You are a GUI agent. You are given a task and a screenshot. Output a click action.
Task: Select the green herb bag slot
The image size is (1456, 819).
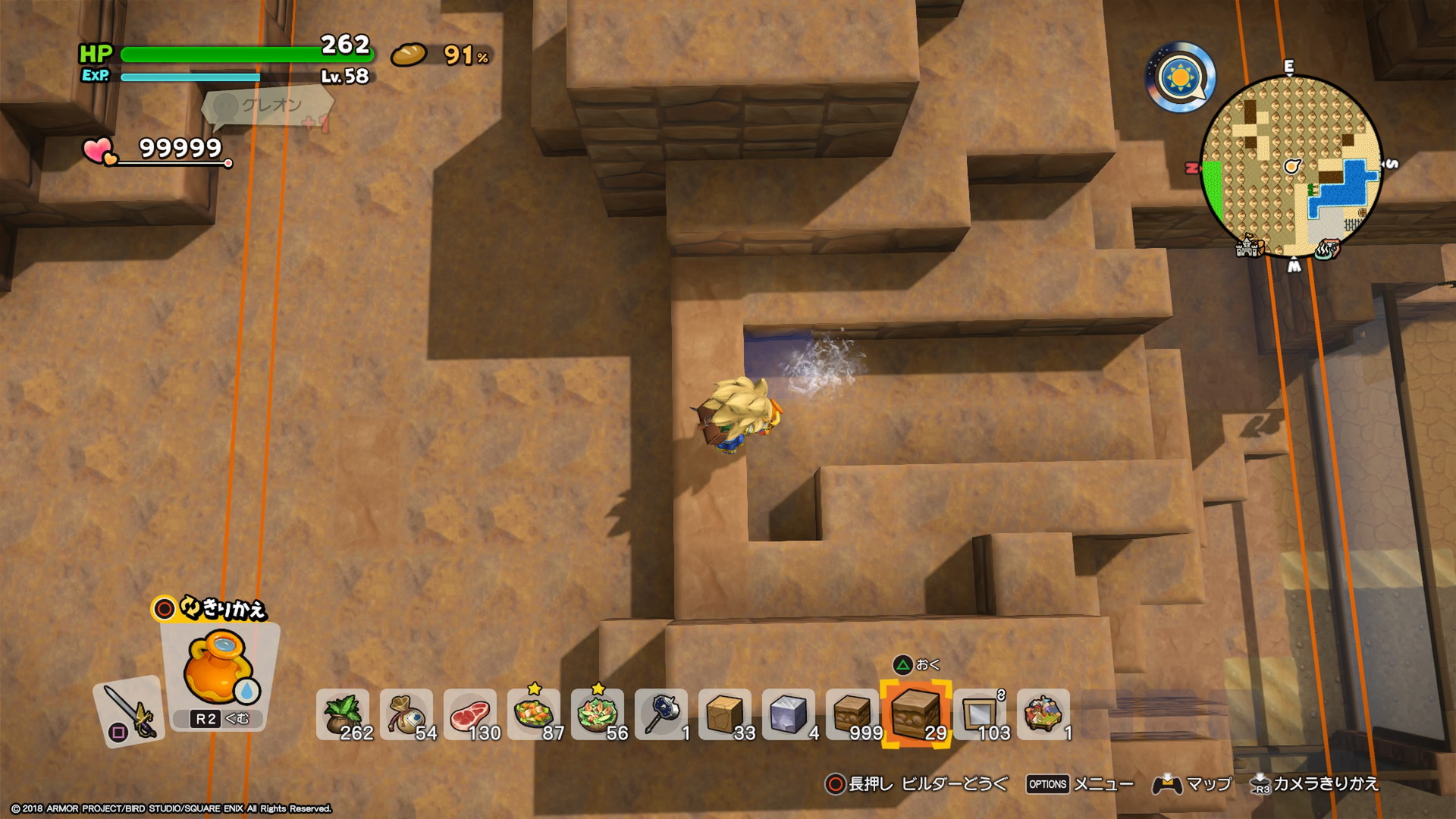343,714
